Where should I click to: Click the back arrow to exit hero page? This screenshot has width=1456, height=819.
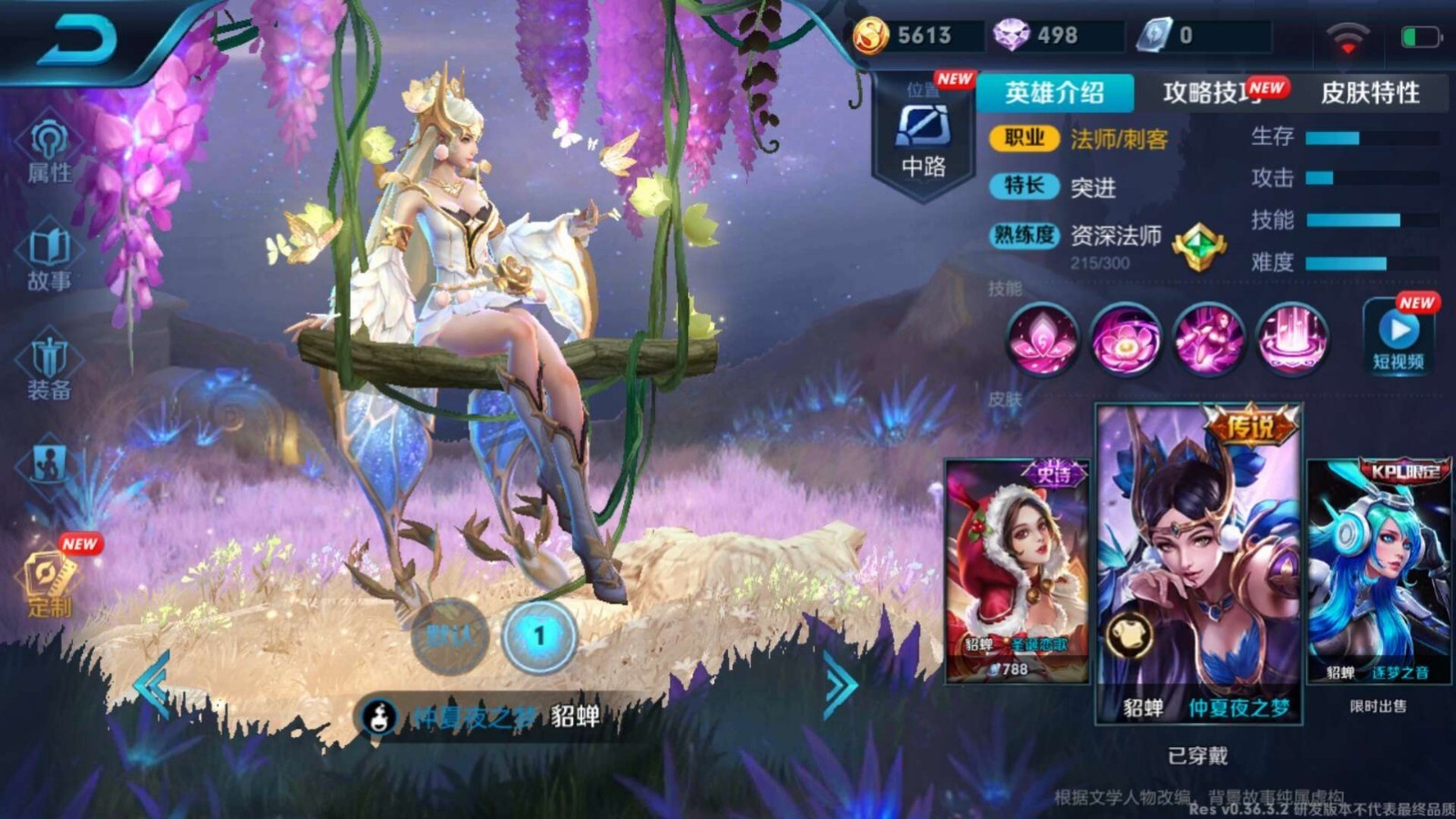[78, 40]
